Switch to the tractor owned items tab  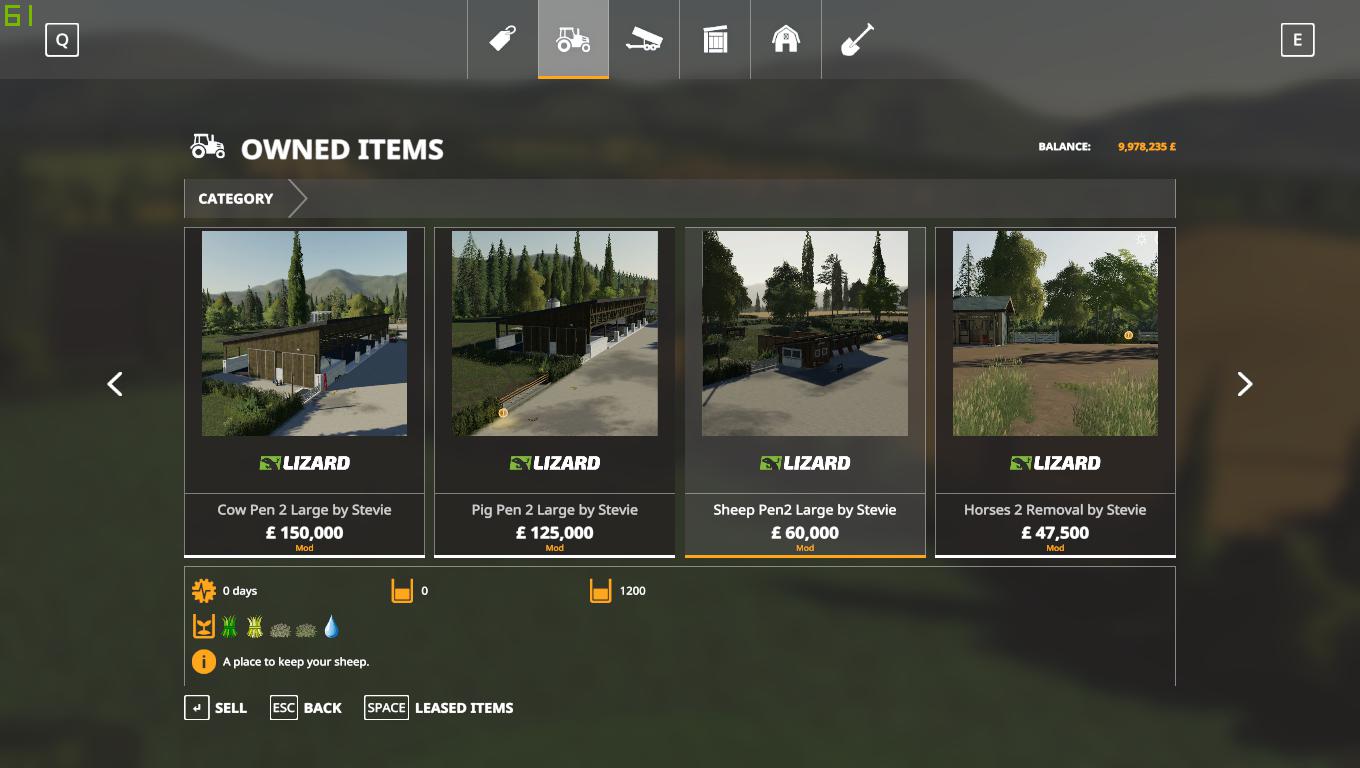(x=573, y=39)
